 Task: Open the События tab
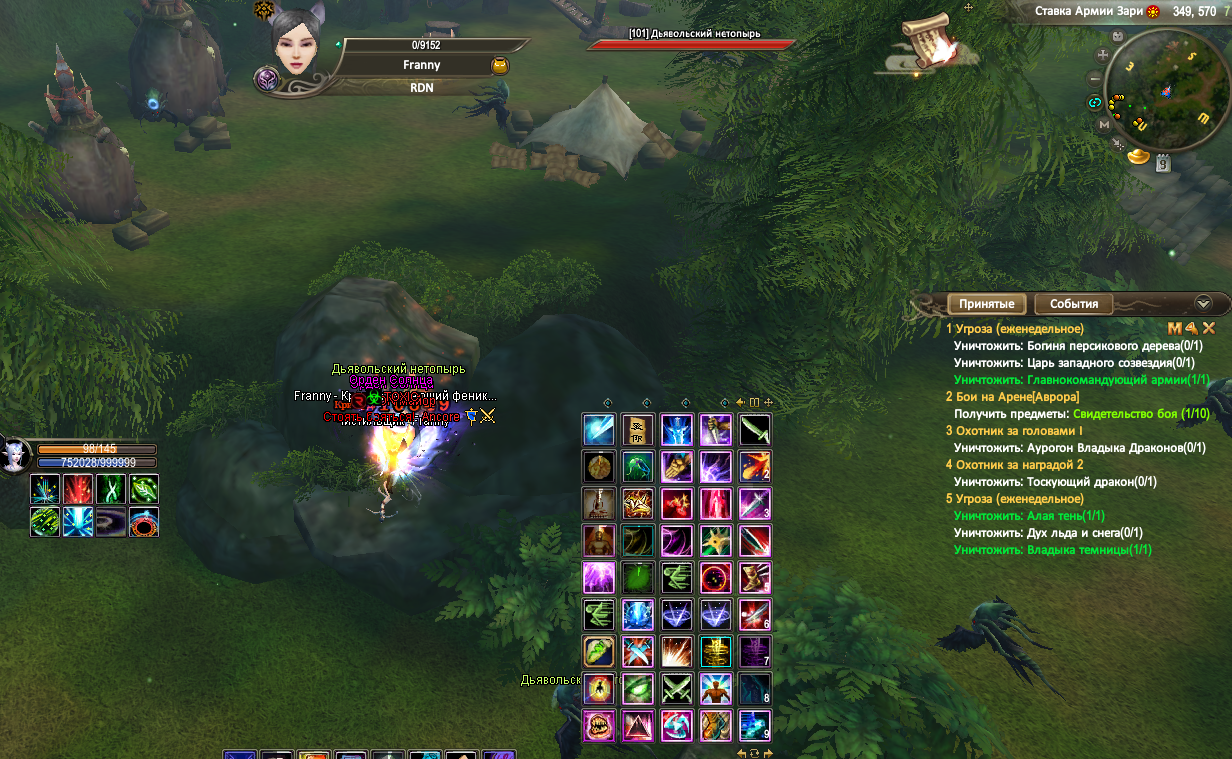[1074, 304]
